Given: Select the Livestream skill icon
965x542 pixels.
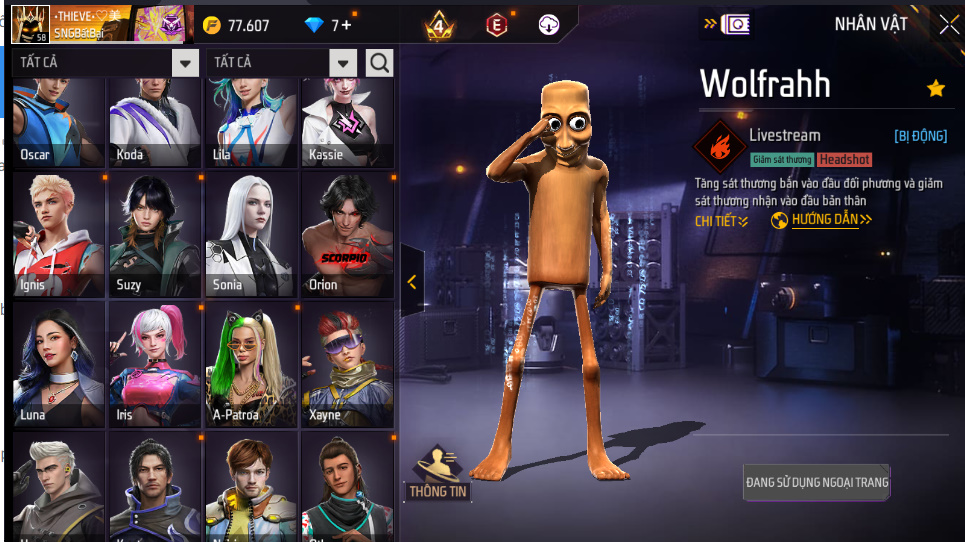Looking at the screenshot, I should [719, 148].
